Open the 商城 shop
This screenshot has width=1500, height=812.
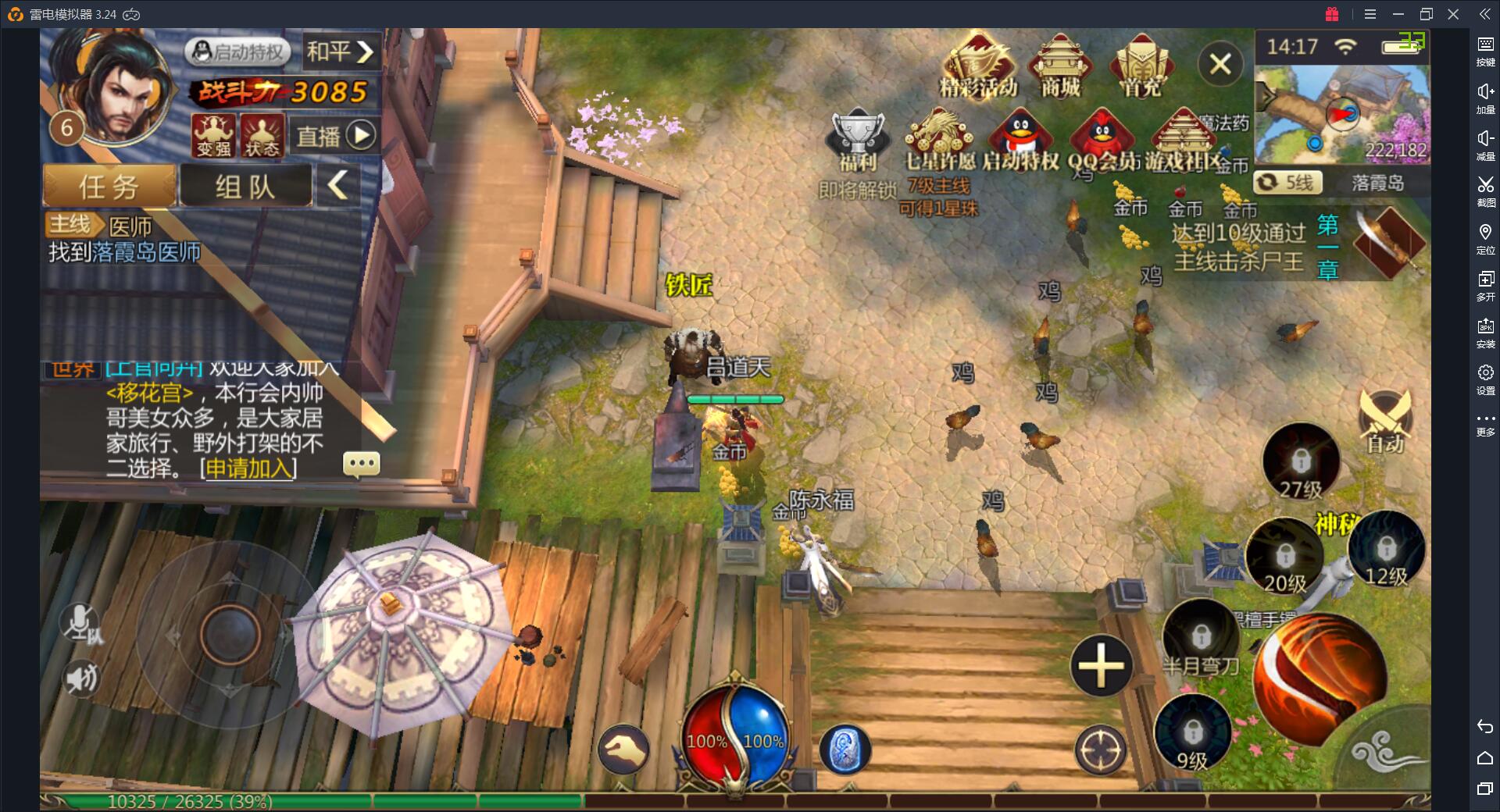pyautogui.click(x=1060, y=66)
